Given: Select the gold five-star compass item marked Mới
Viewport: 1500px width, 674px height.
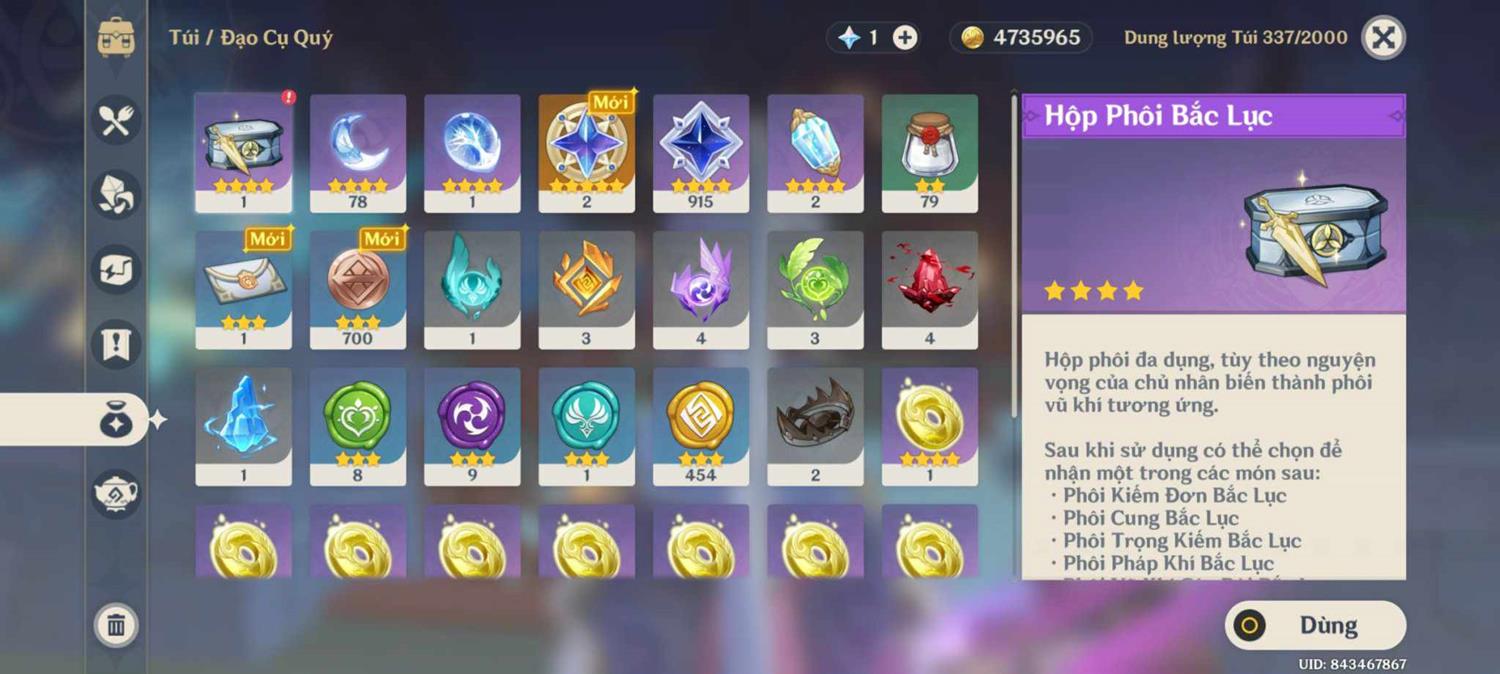Looking at the screenshot, I should click(x=587, y=152).
